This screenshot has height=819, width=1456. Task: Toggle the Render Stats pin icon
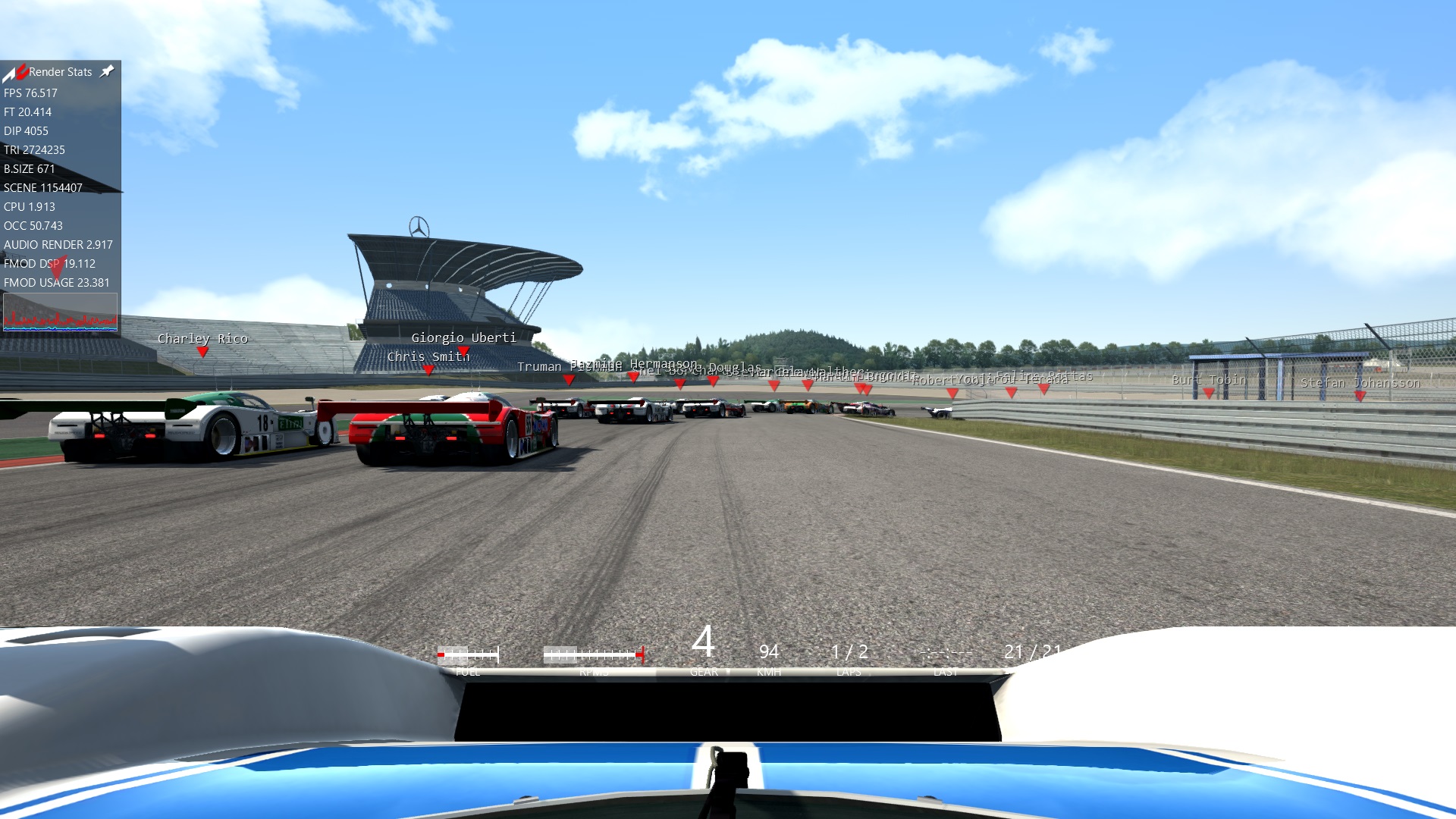click(107, 71)
